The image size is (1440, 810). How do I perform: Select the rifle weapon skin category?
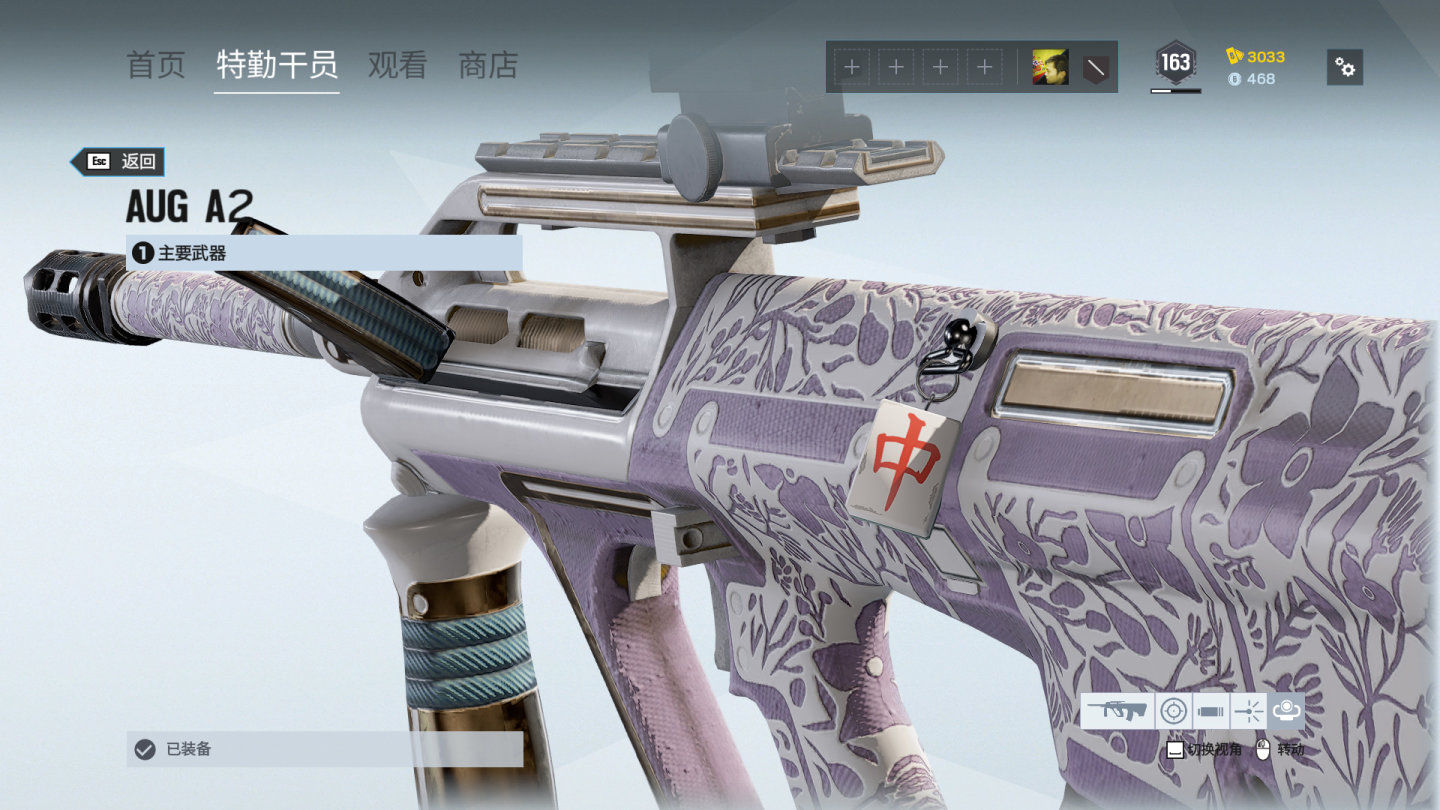1117,711
